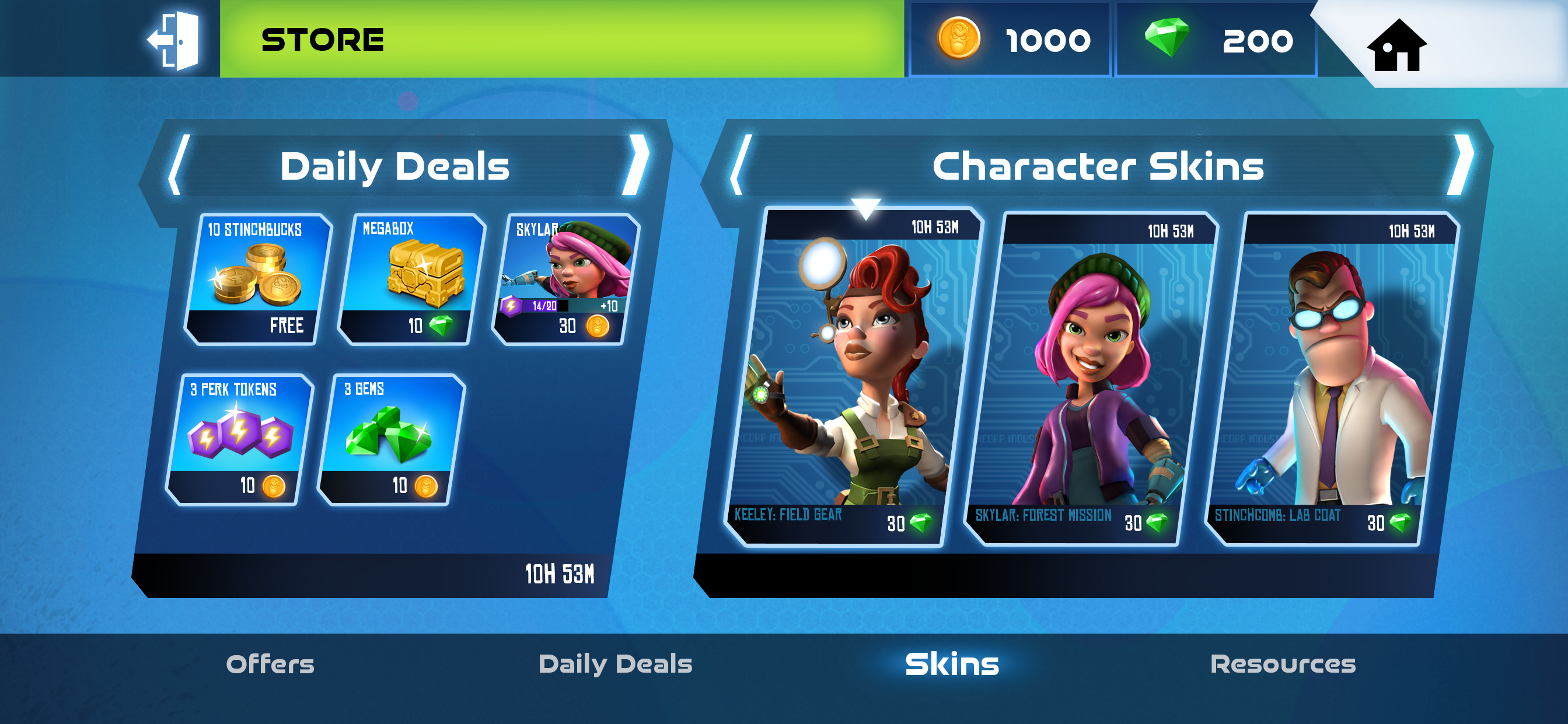Switch to the Resources tab
Screen dimensions: 1568x724
(x=1283, y=664)
